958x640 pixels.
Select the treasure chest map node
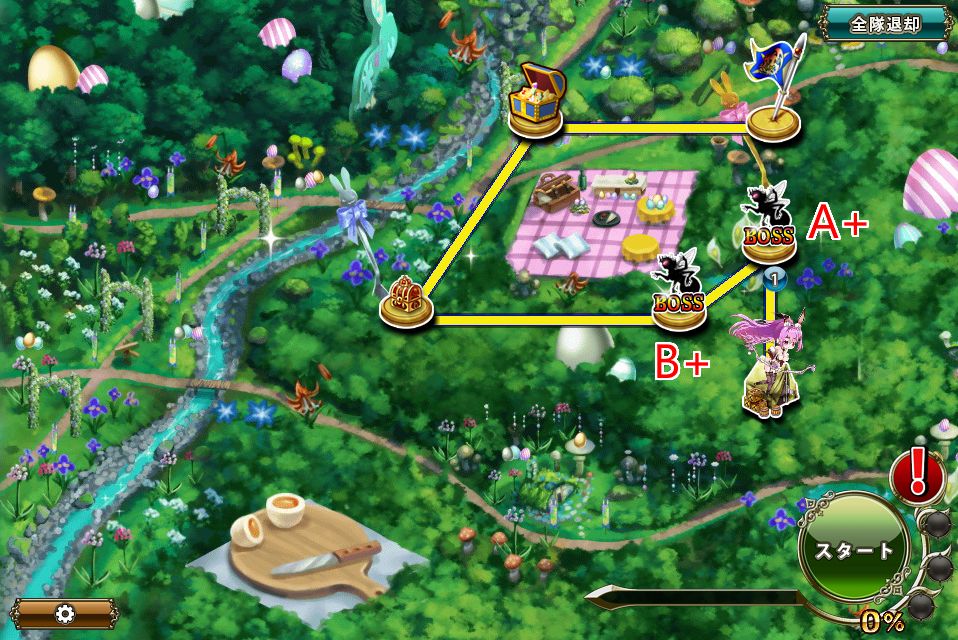pos(537,101)
